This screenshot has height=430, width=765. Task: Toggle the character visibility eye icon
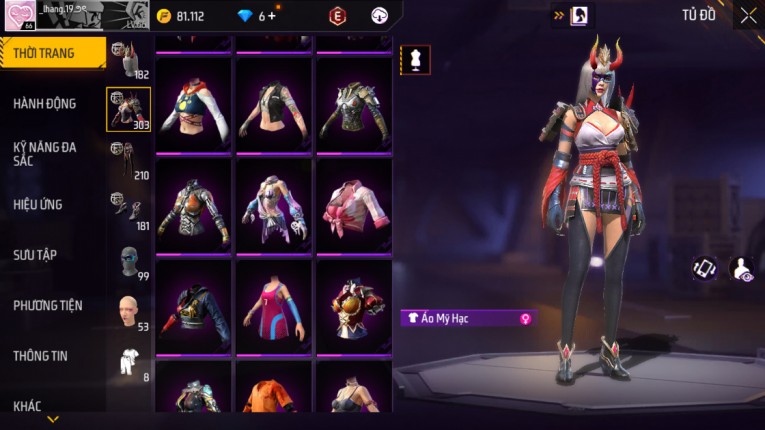click(x=743, y=268)
